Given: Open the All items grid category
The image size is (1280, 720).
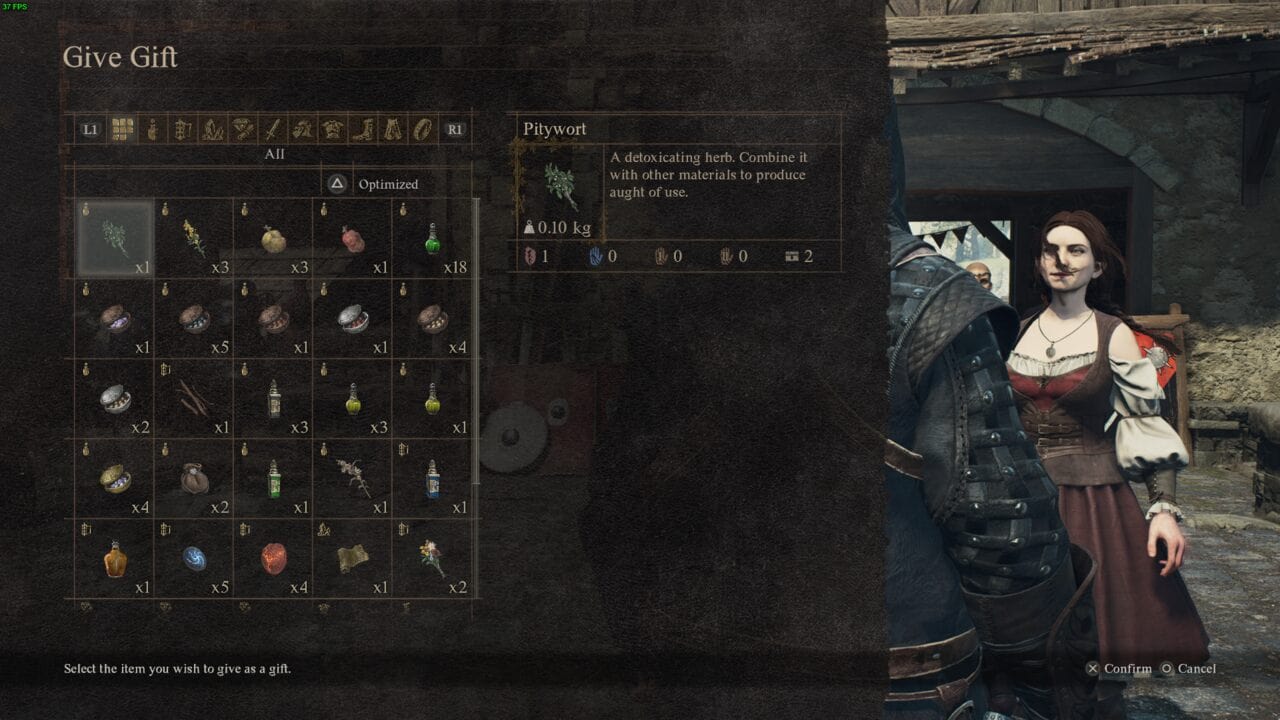Looking at the screenshot, I should pos(120,129).
